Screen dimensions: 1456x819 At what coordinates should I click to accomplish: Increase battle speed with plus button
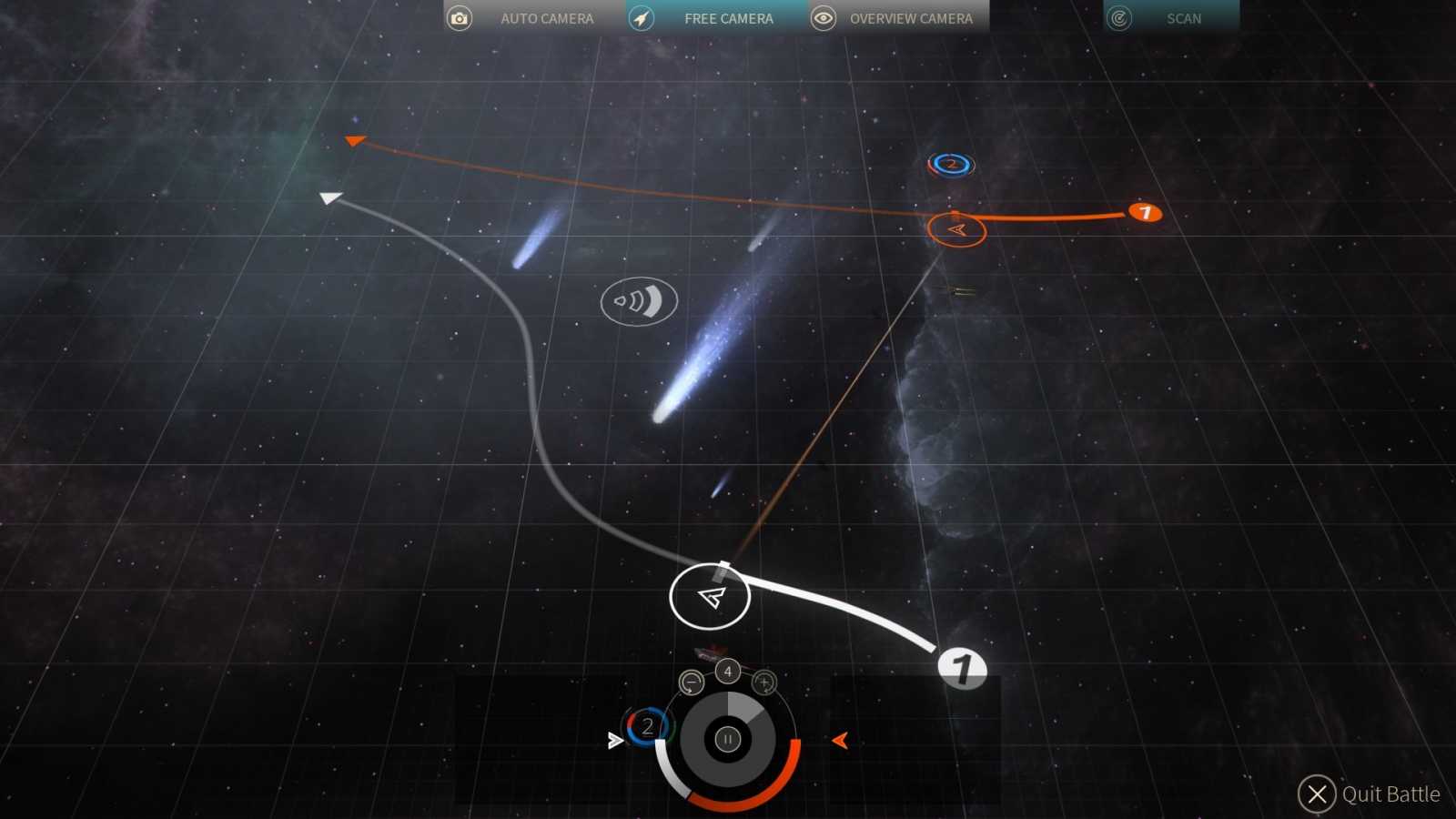[764, 682]
